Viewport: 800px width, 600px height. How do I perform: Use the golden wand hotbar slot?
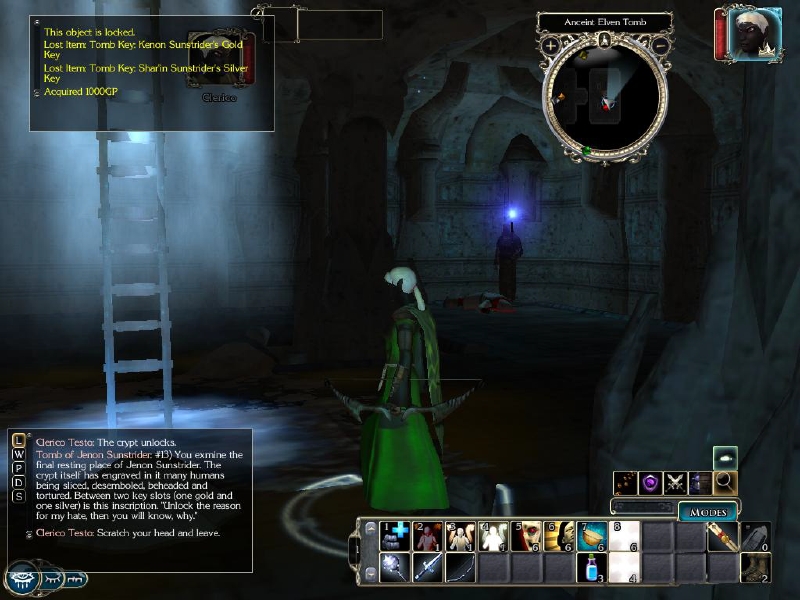(x=723, y=536)
